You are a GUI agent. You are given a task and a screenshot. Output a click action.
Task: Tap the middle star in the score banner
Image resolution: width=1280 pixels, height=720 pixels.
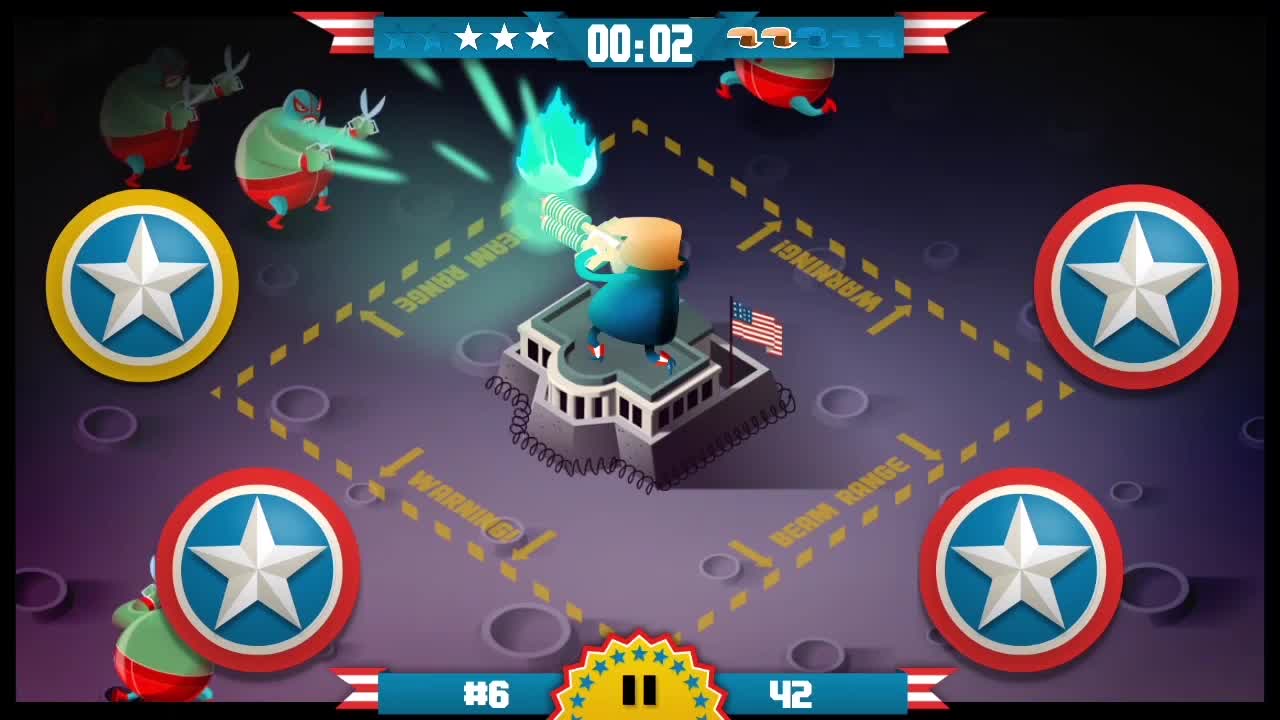pyautogui.click(x=503, y=38)
